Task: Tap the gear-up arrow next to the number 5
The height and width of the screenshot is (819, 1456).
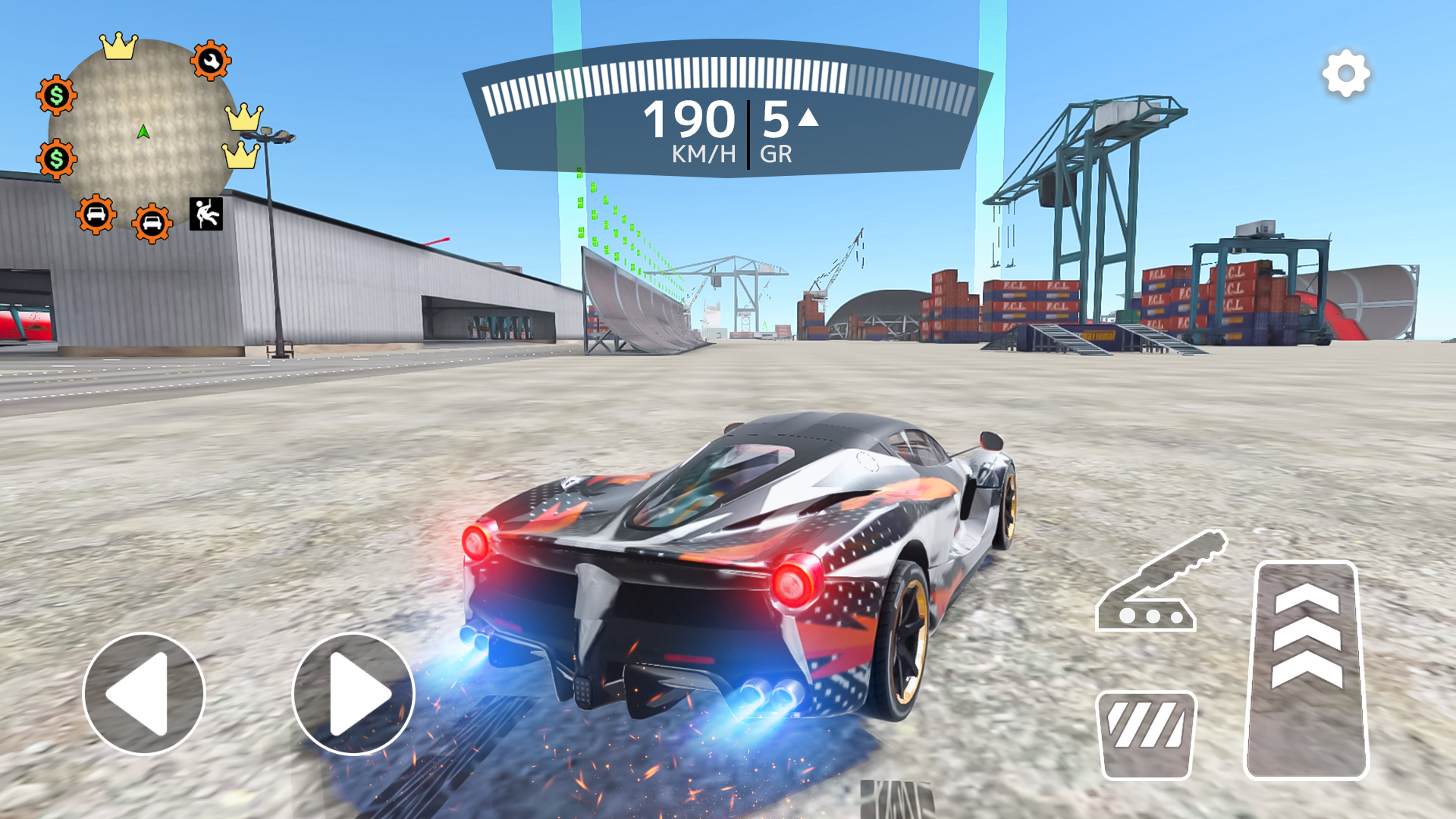Action: coord(807,118)
